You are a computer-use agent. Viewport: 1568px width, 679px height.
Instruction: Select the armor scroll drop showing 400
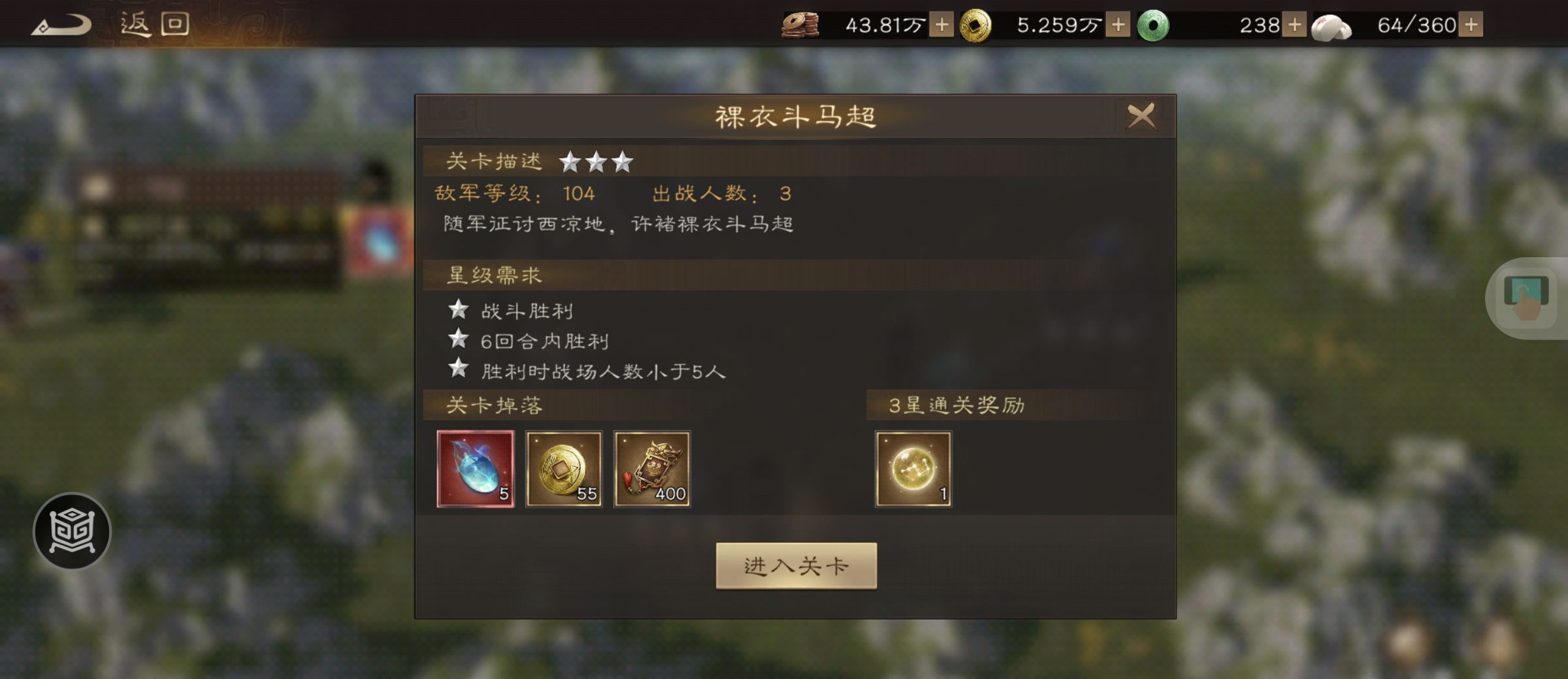click(651, 469)
